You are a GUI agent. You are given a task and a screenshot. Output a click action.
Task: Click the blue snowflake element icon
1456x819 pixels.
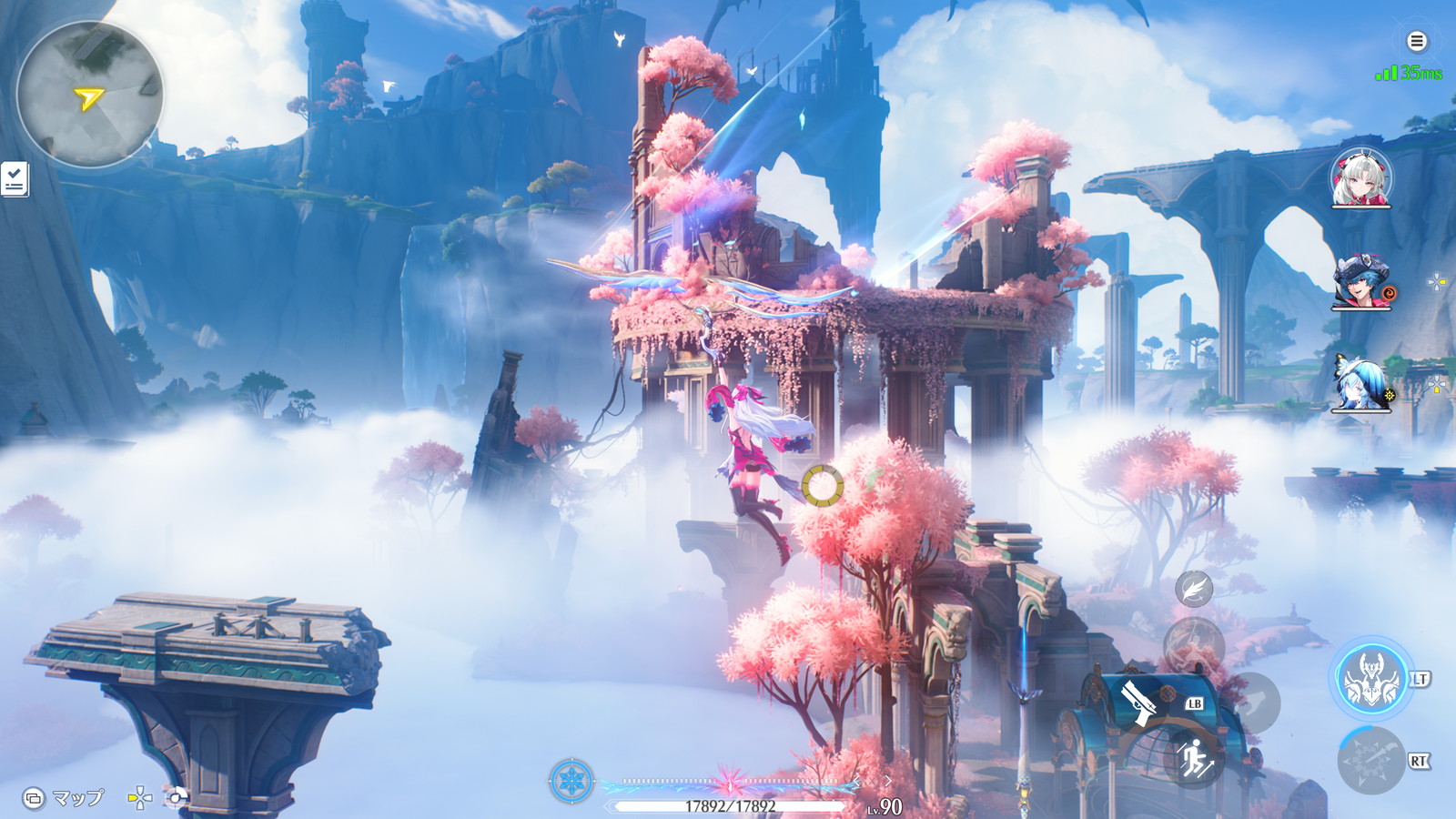click(x=571, y=781)
